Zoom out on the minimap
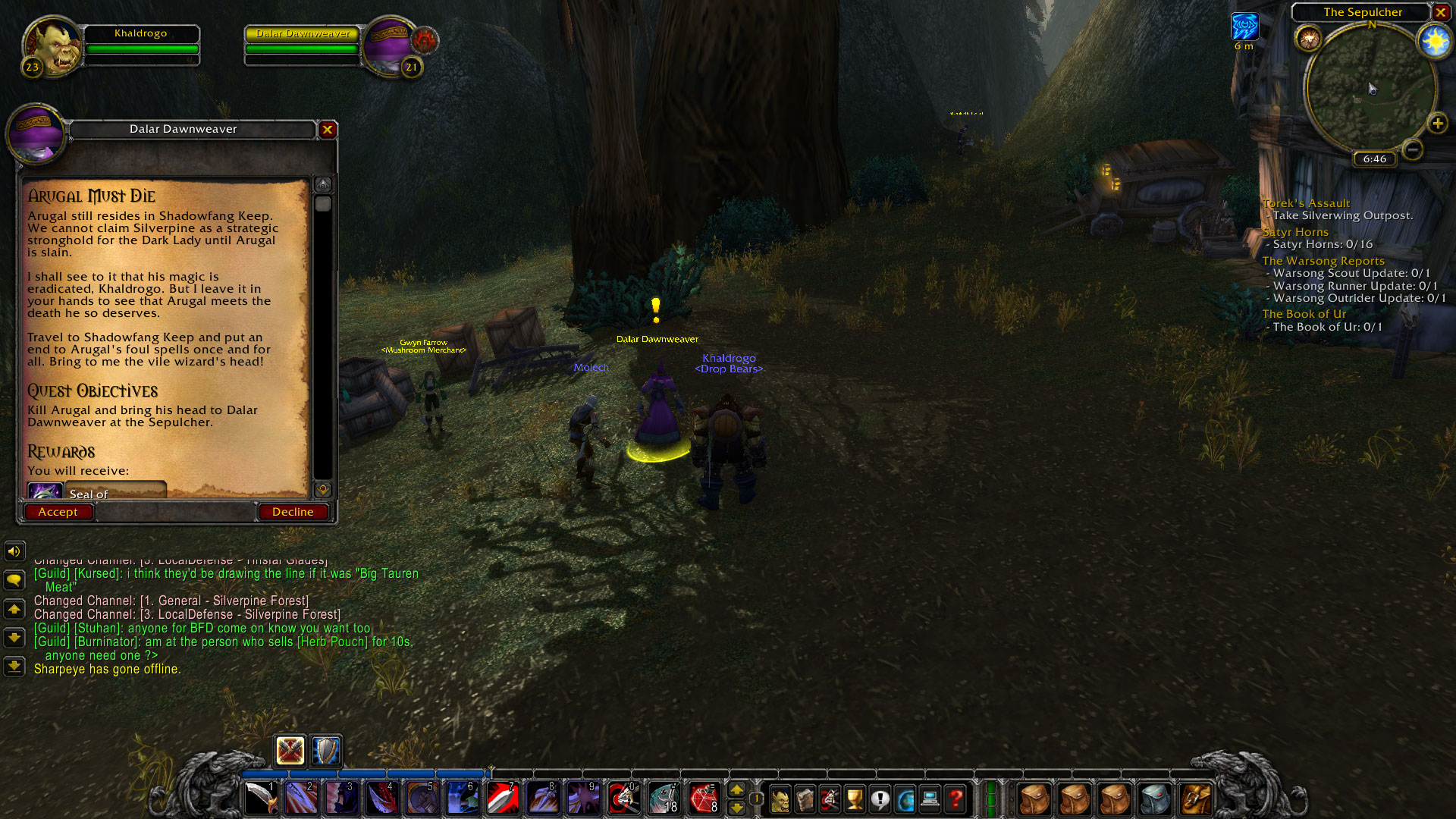The image size is (1456, 819). [1412, 150]
